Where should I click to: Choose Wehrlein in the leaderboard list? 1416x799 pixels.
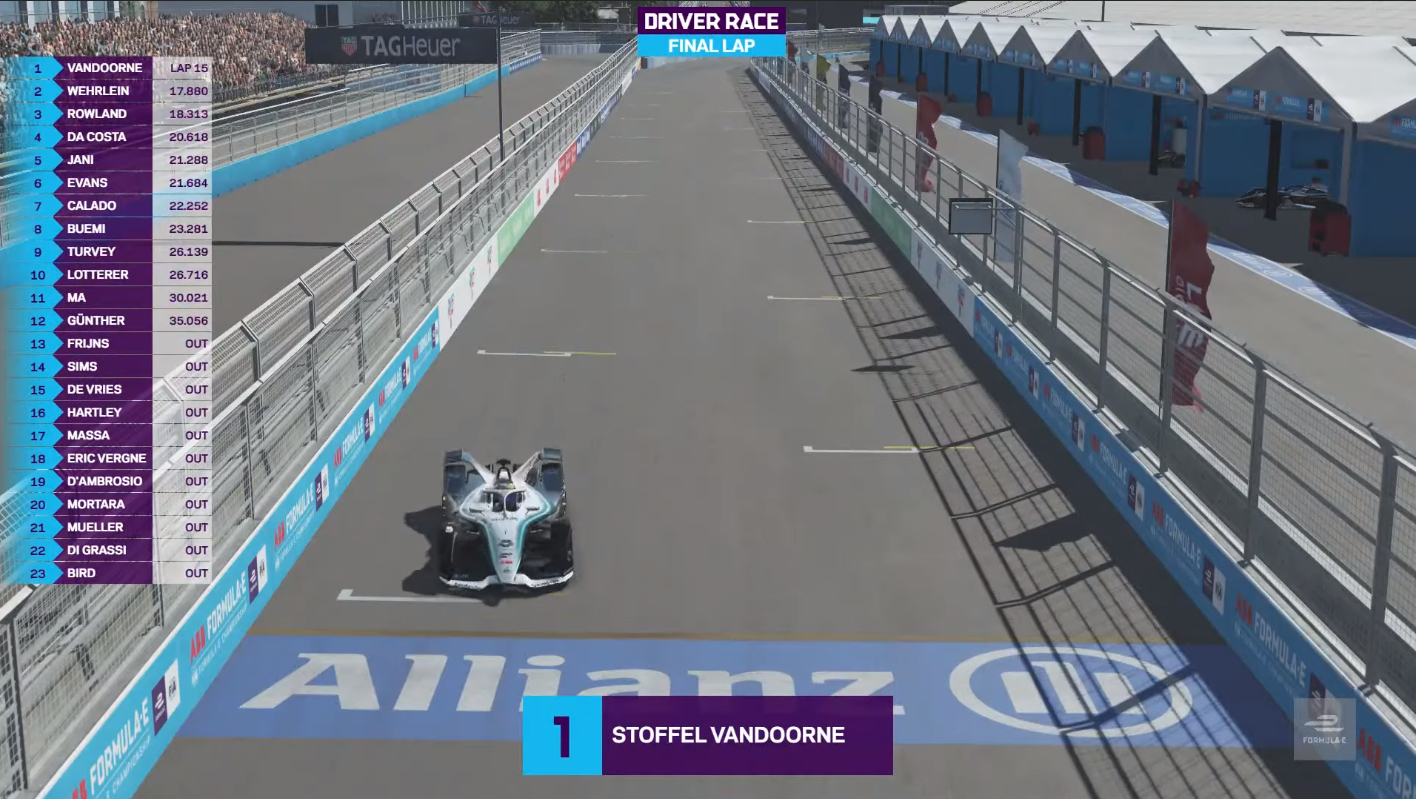108,91
